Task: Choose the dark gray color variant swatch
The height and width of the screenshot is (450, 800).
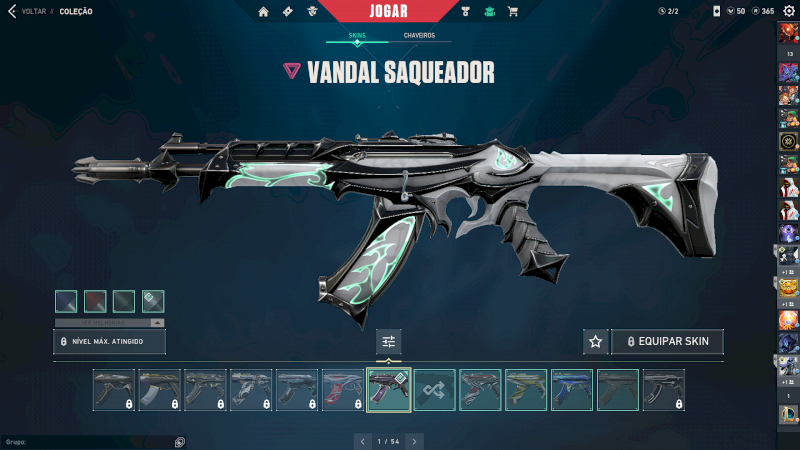Action: pos(124,301)
